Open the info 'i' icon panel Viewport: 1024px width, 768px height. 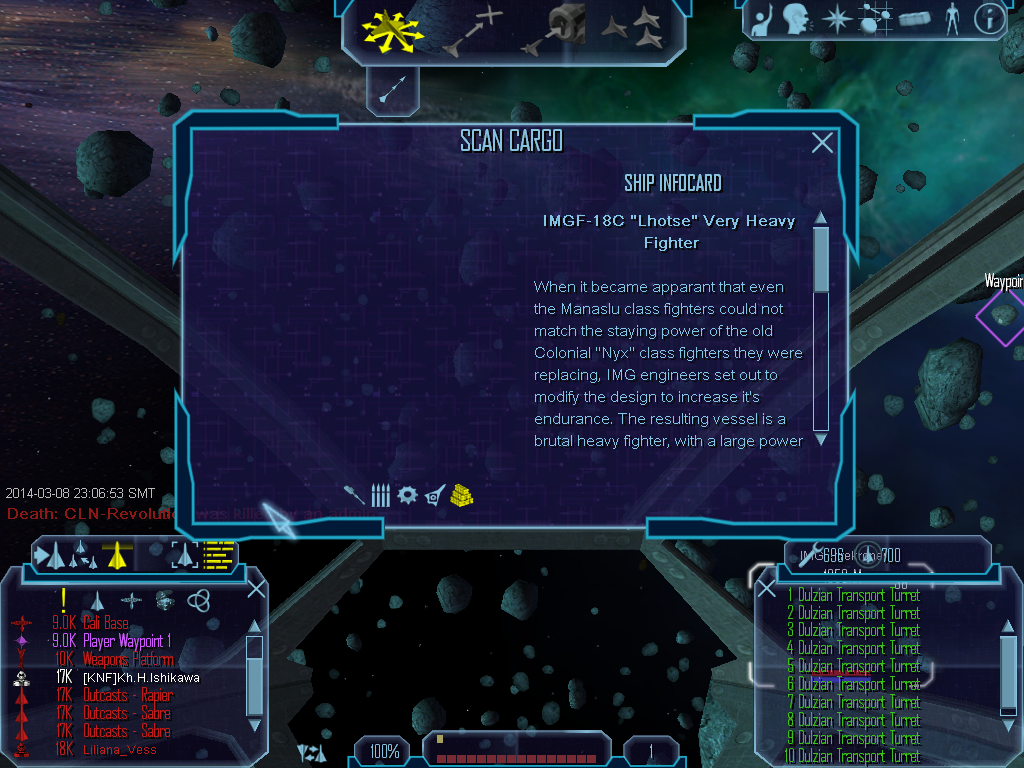click(x=988, y=19)
